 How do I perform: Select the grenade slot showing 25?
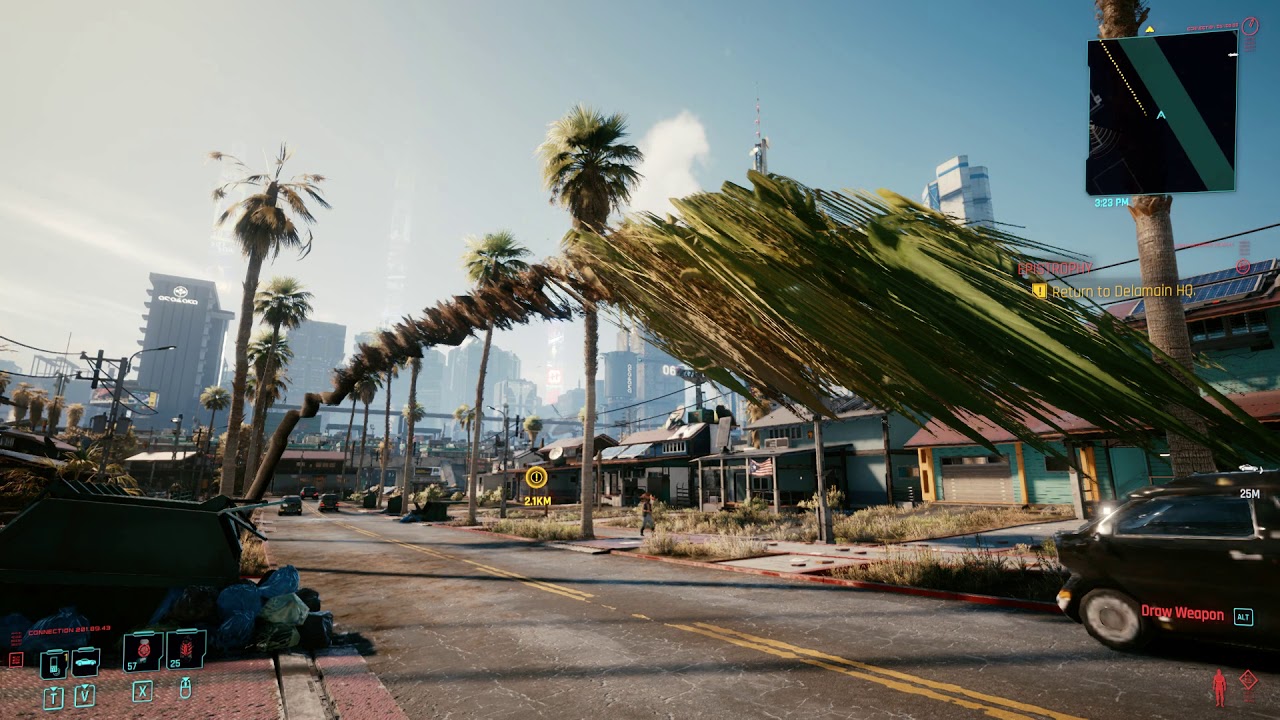click(x=186, y=650)
